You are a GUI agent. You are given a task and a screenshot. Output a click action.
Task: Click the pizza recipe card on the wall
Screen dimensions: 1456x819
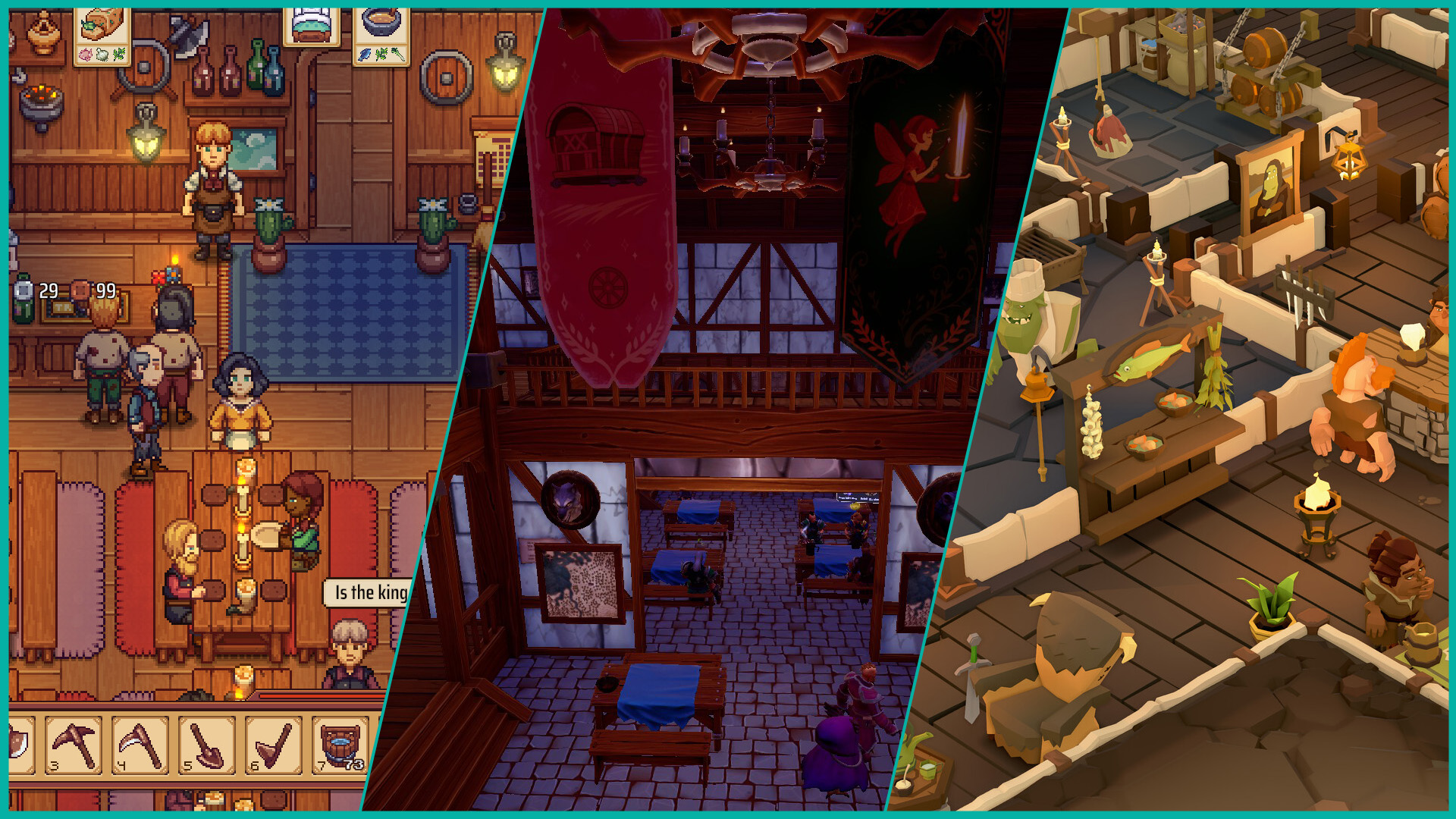102,38
